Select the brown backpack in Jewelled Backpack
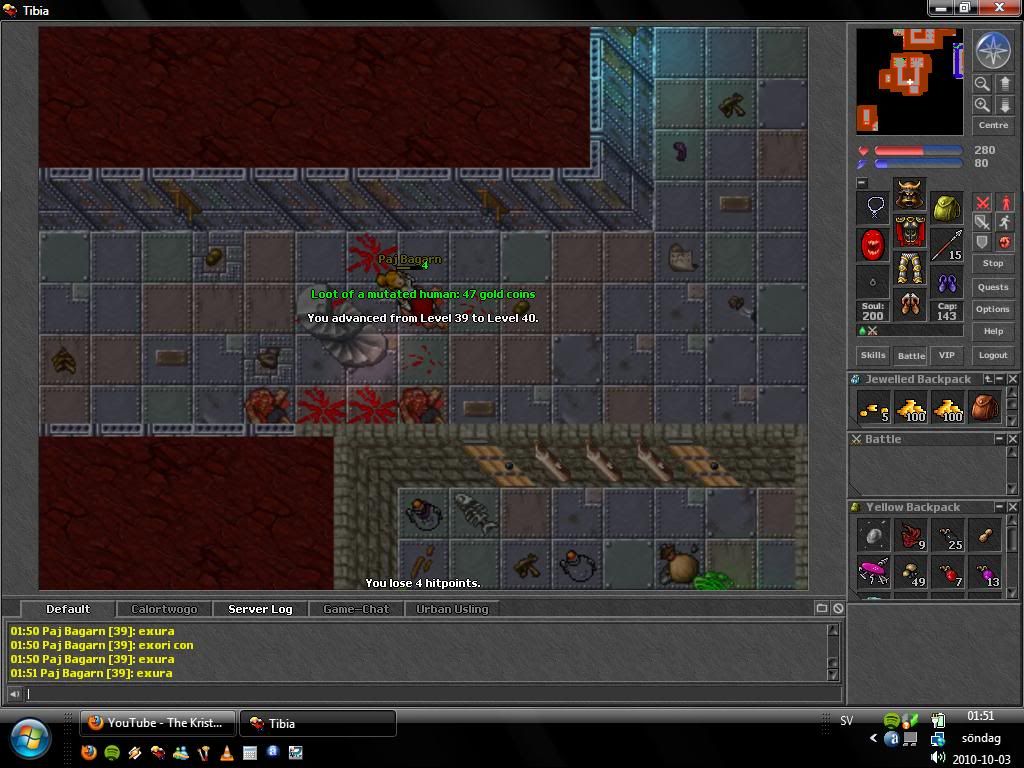 984,408
